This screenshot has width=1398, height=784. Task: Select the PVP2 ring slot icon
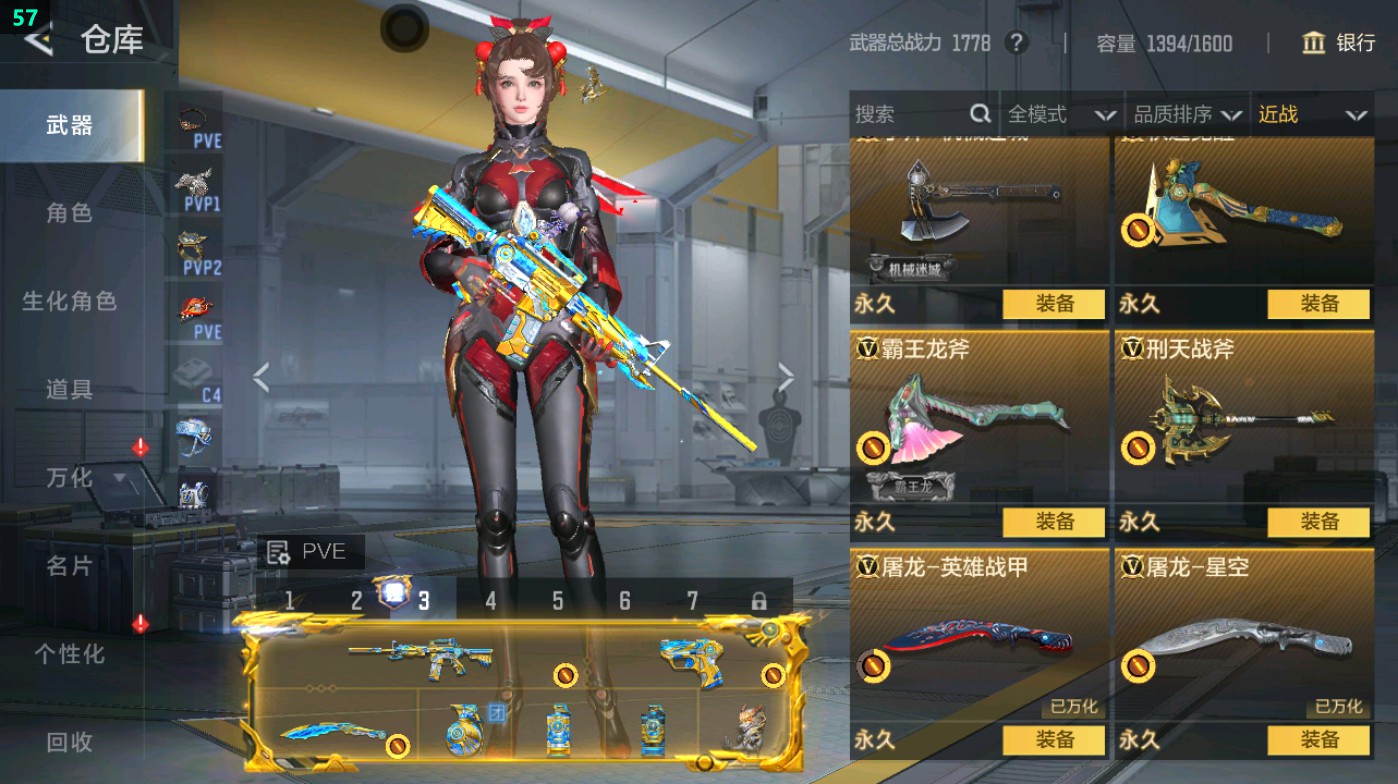point(189,243)
